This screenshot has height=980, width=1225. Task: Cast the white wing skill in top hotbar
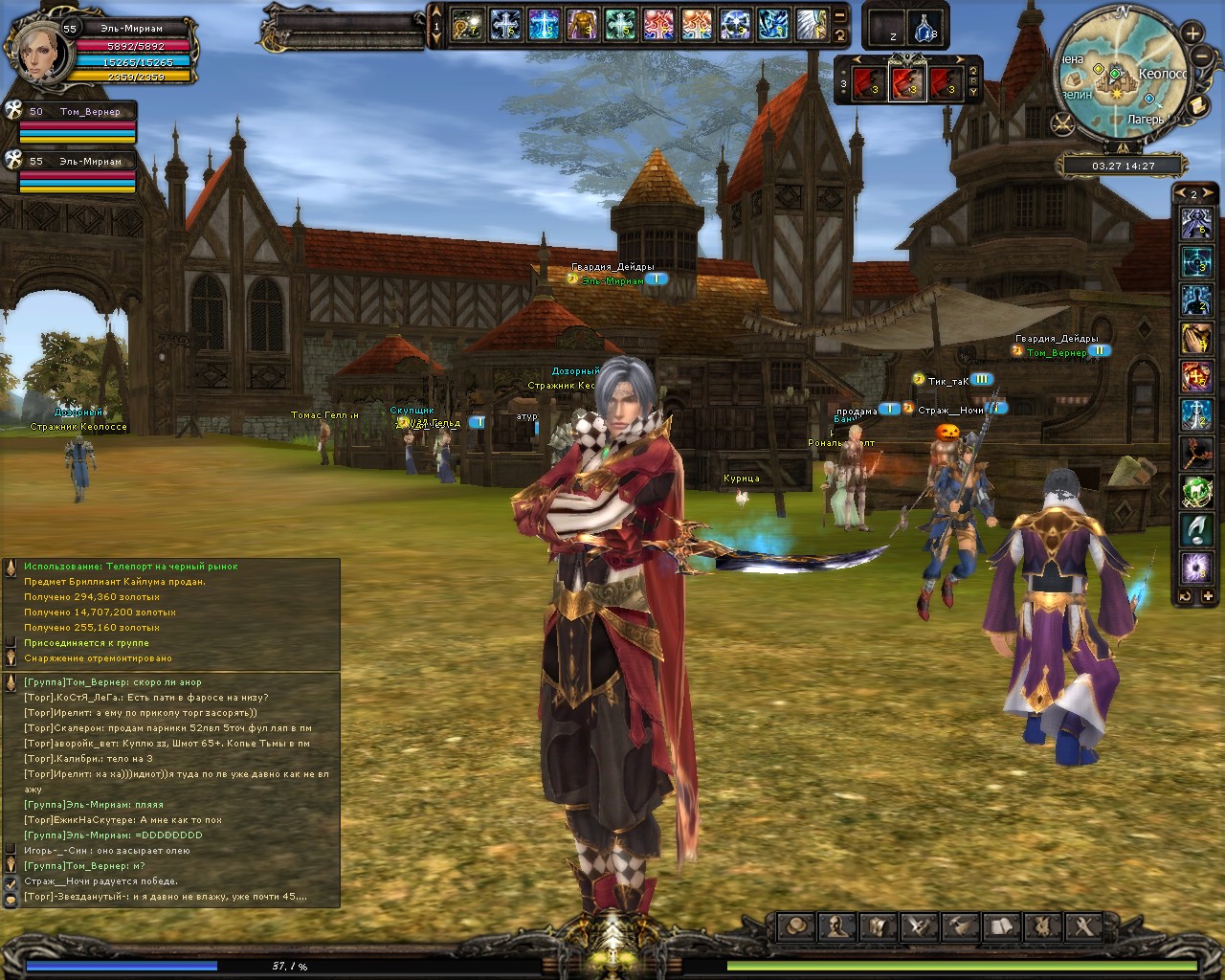coord(812,24)
